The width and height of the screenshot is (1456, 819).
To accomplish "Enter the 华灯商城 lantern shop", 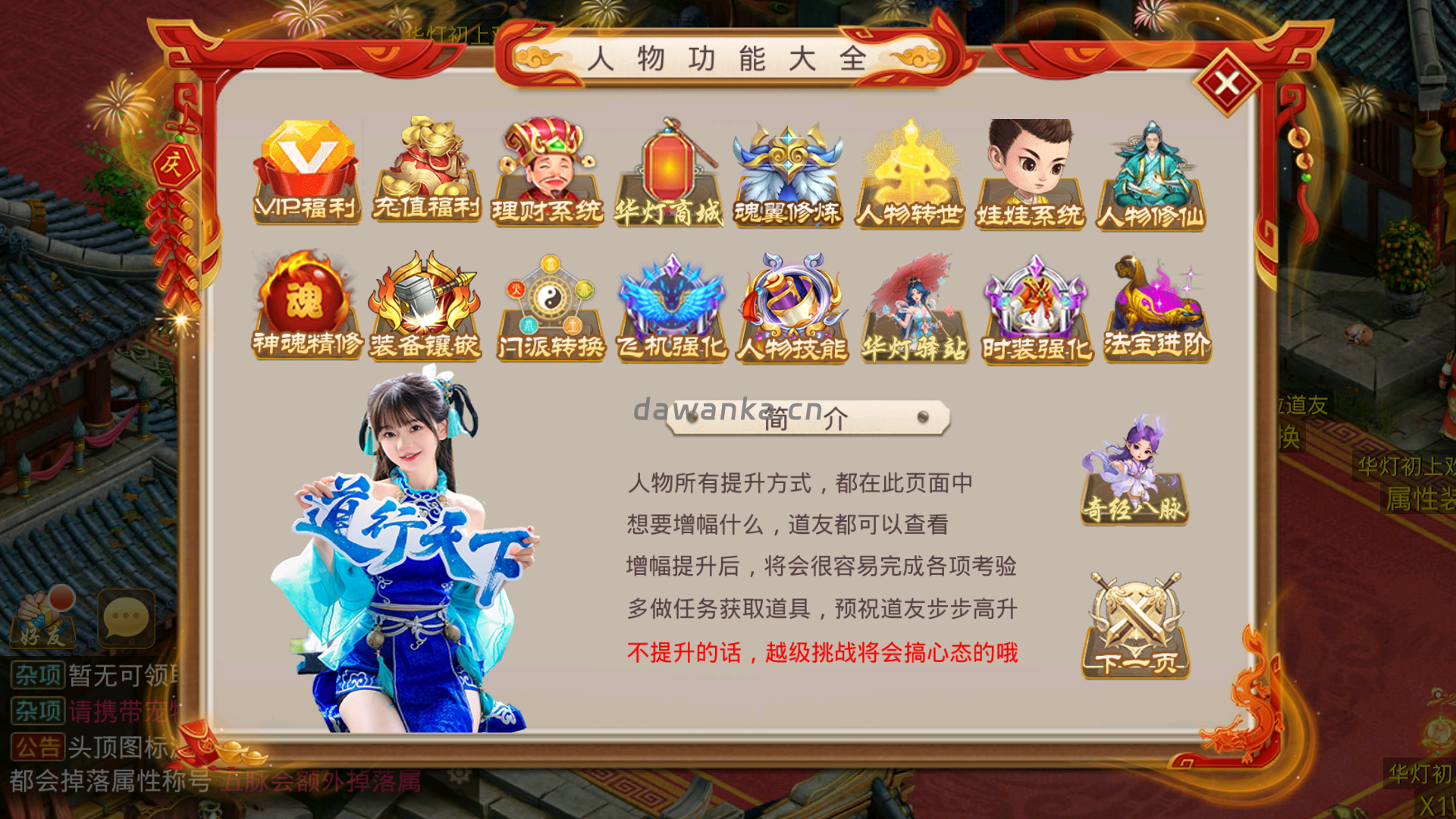I will point(669,171).
